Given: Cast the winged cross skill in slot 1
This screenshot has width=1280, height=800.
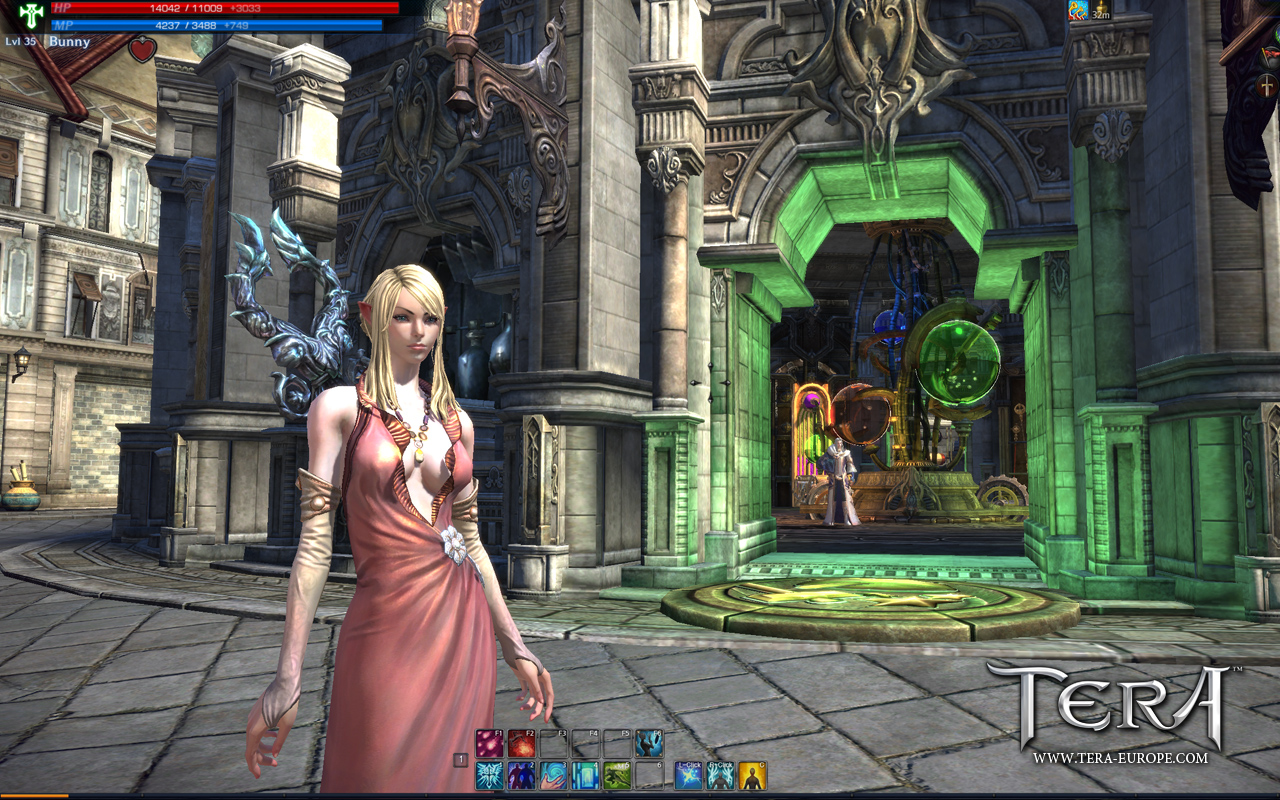Looking at the screenshot, I should [489, 775].
